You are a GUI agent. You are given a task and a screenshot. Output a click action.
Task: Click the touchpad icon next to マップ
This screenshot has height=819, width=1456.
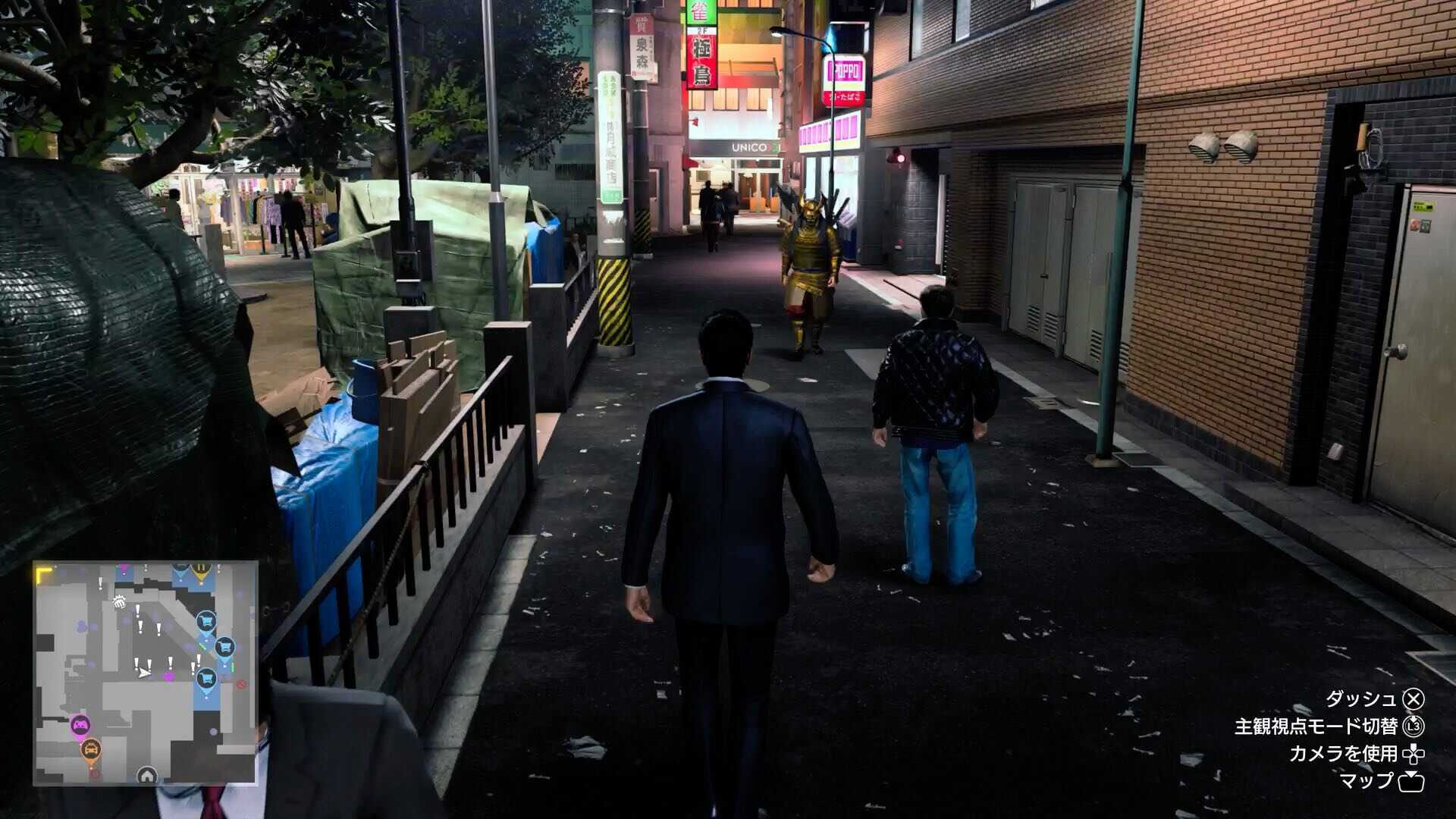[x=1411, y=783]
